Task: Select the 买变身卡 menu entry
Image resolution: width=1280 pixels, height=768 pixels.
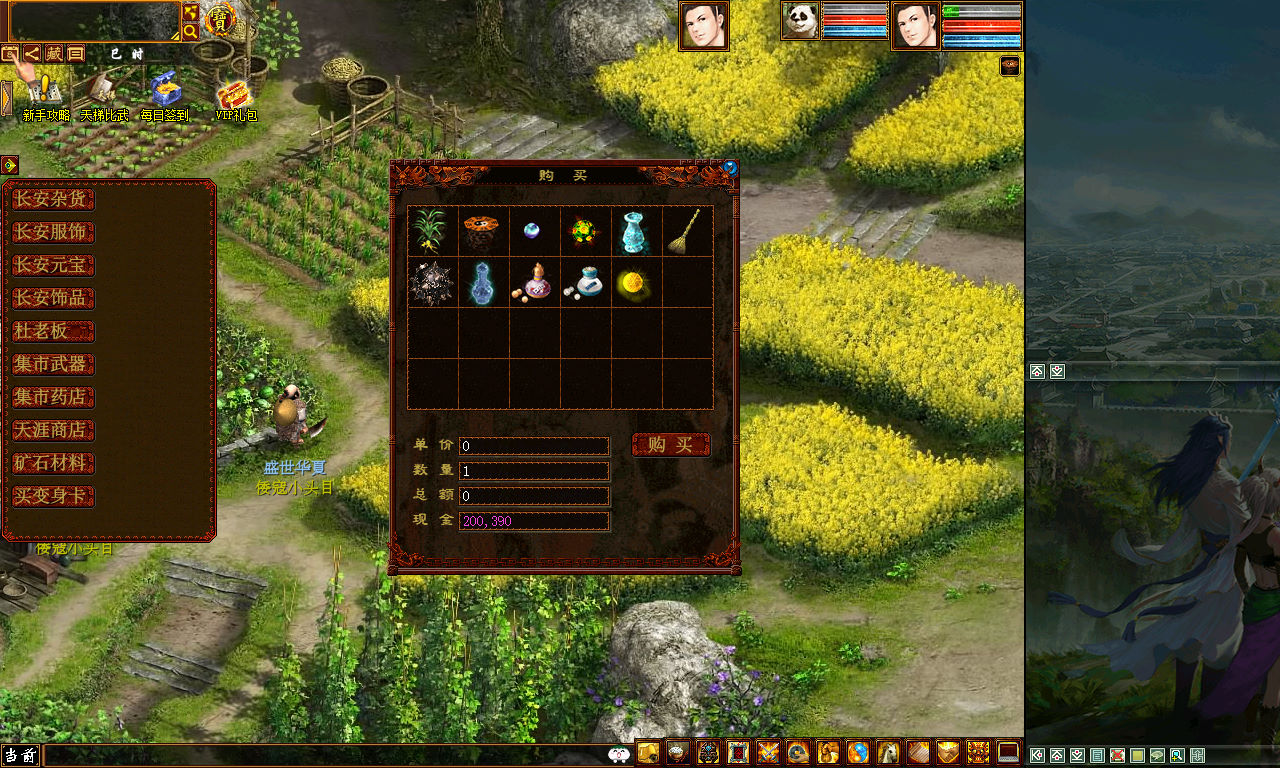Action: (53, 496)
